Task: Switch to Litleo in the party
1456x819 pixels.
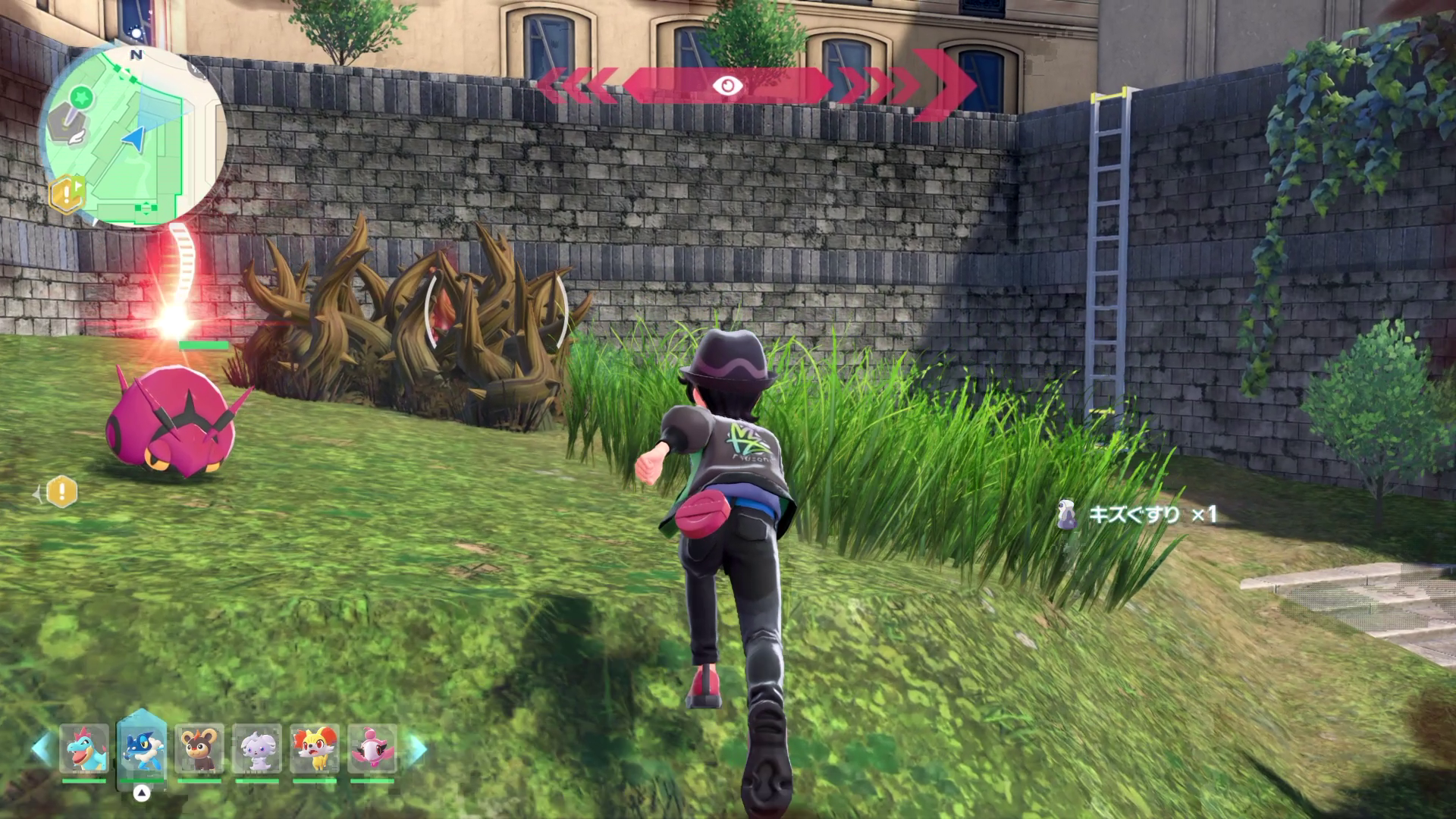Action: click(x=199, y=748)
